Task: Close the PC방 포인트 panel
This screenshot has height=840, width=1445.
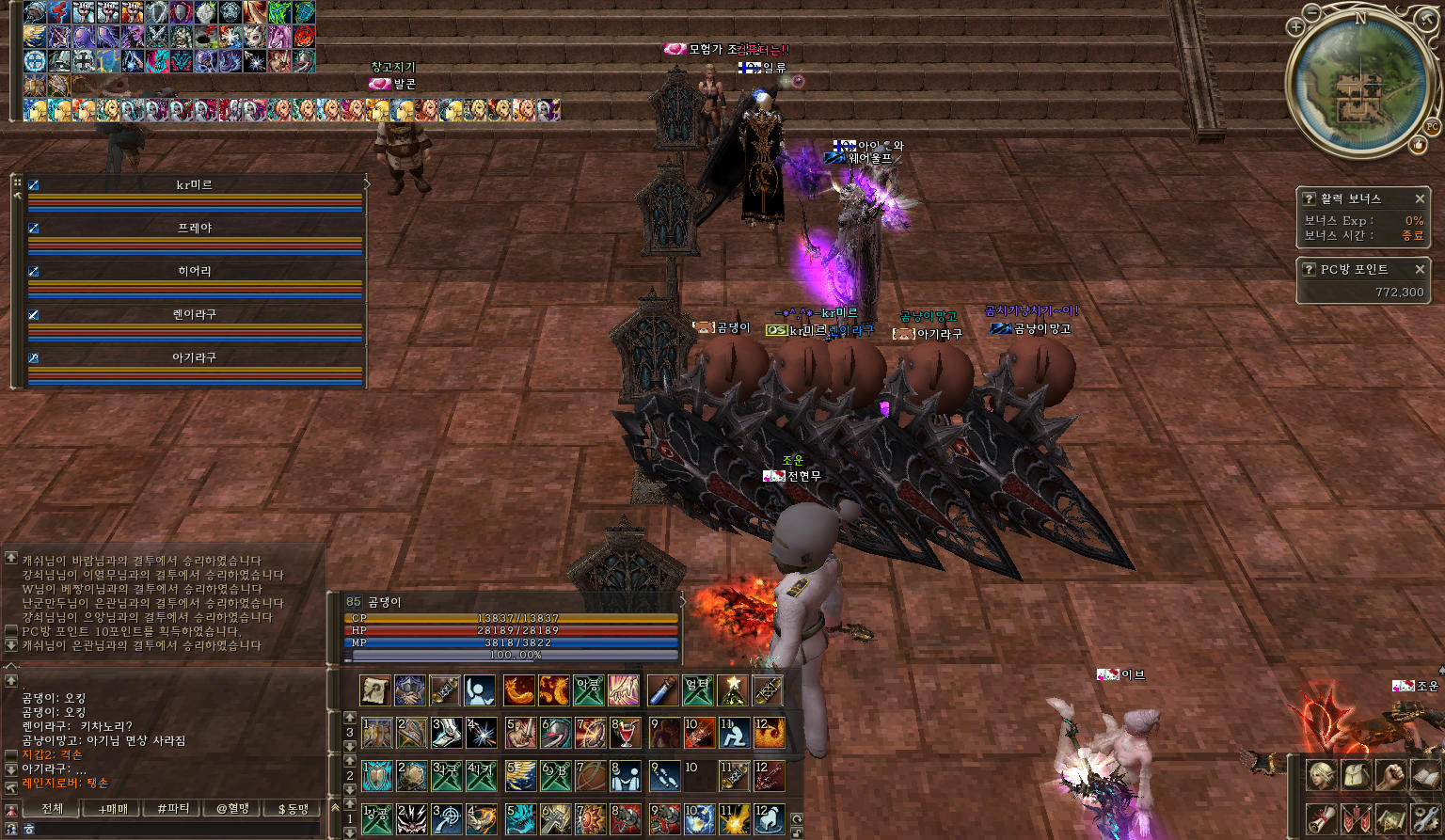Action: (x=1420, y=269)
